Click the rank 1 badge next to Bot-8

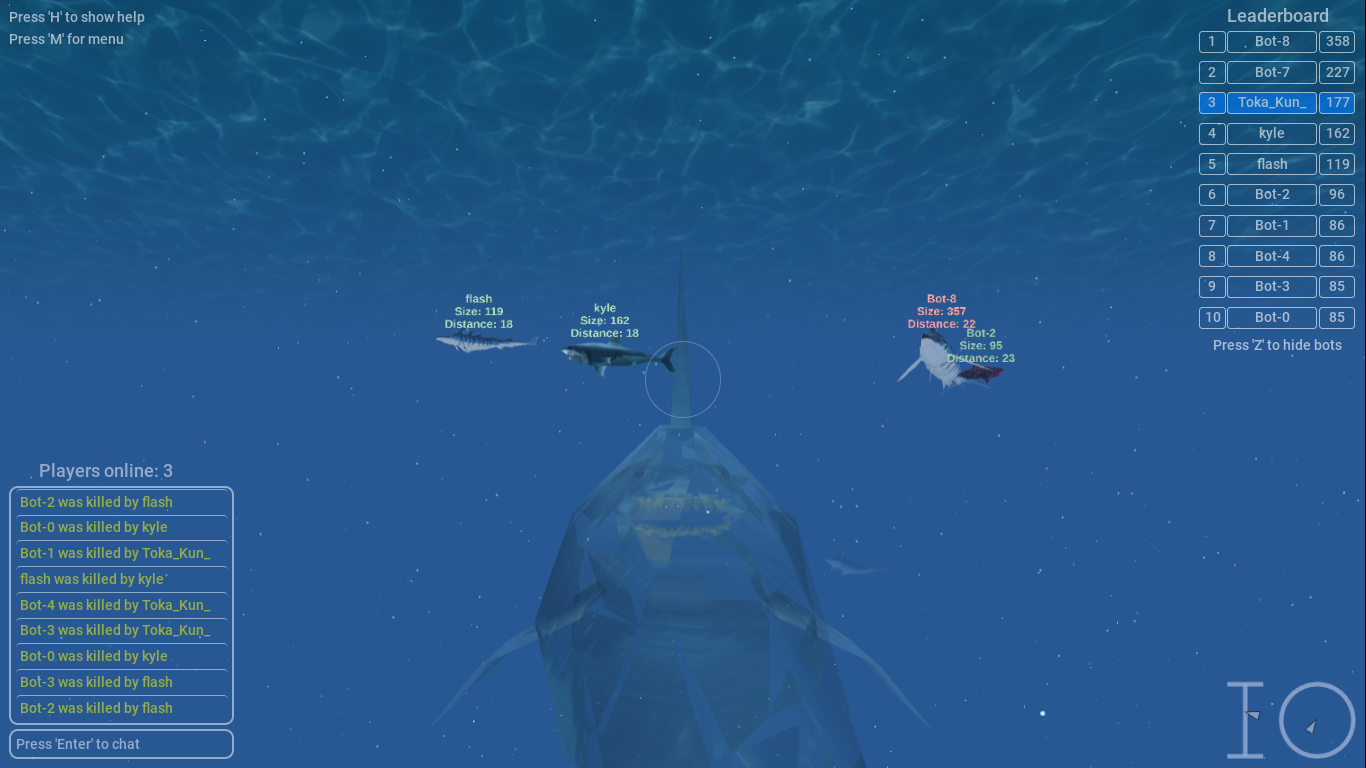coord(1211,41)
